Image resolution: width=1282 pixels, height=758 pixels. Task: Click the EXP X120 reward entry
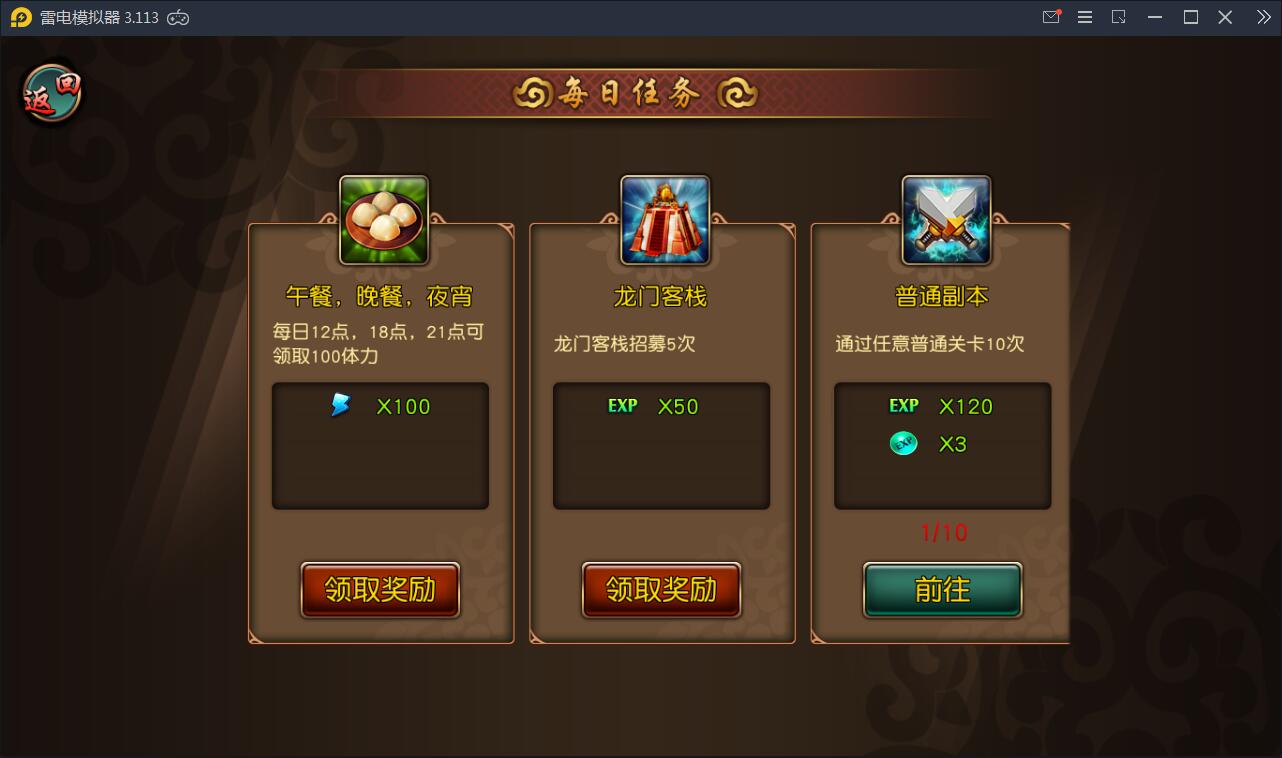(940, 406)
